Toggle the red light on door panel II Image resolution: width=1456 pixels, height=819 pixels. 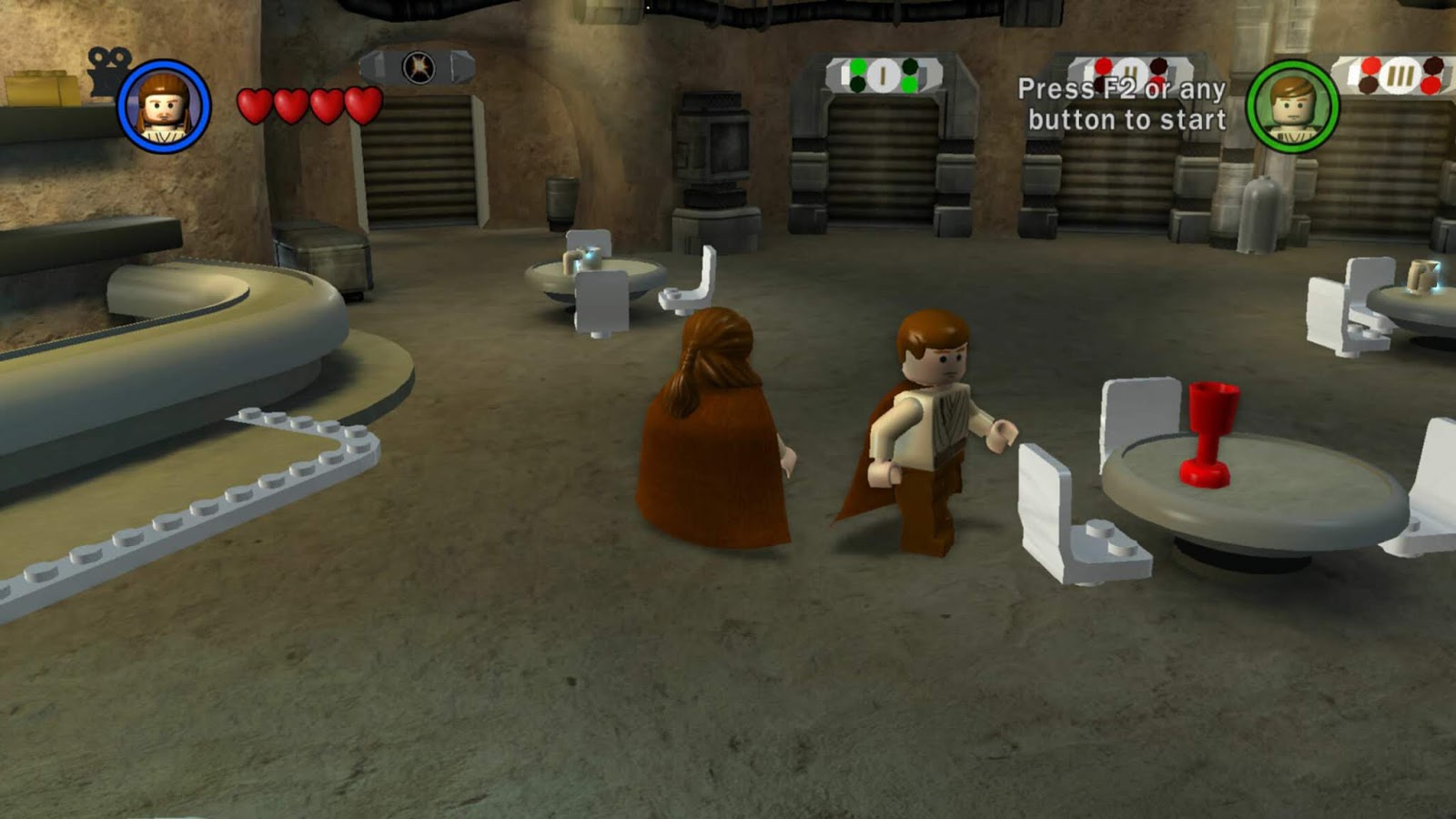click(1103, 64)
